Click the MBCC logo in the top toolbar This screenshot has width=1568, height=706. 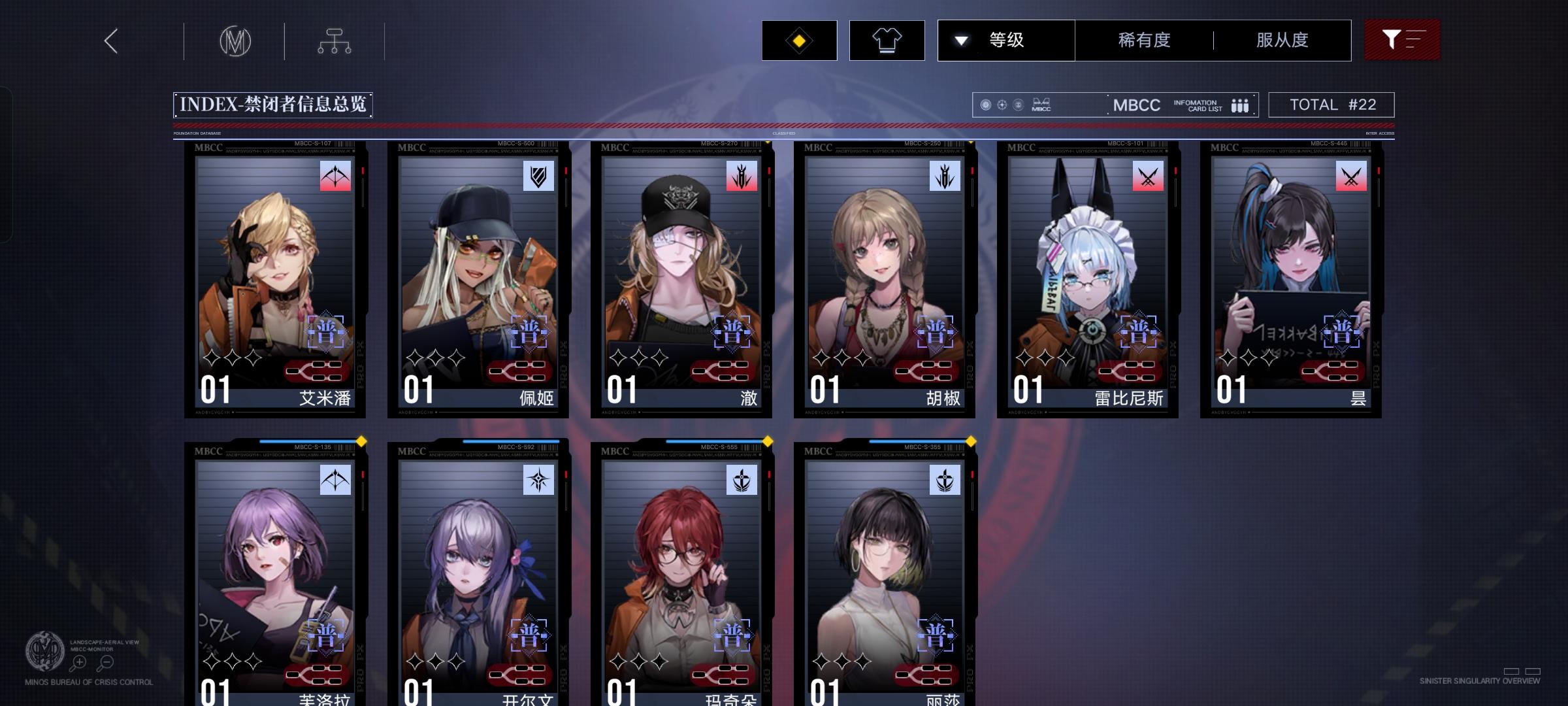pyautogui.click(x=236, y=40)
